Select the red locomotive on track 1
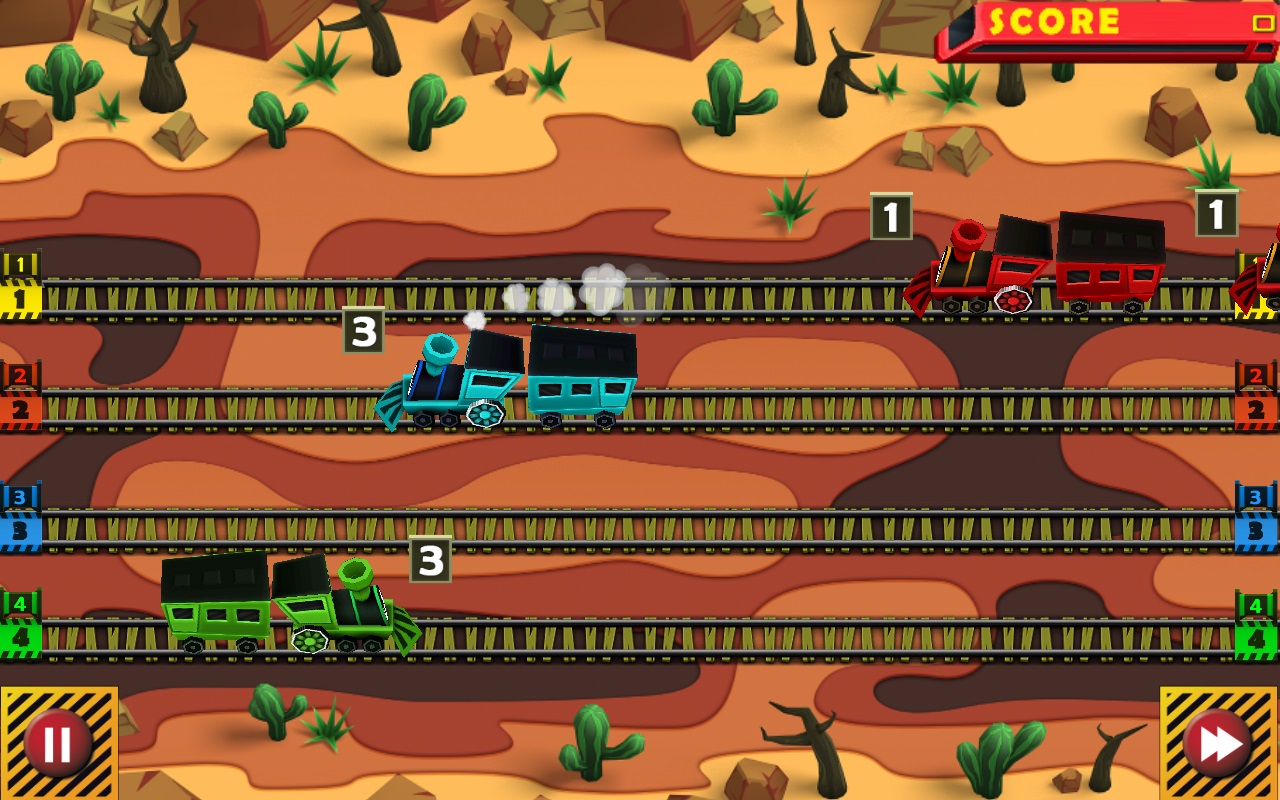1280x800 pixels. 975,265
